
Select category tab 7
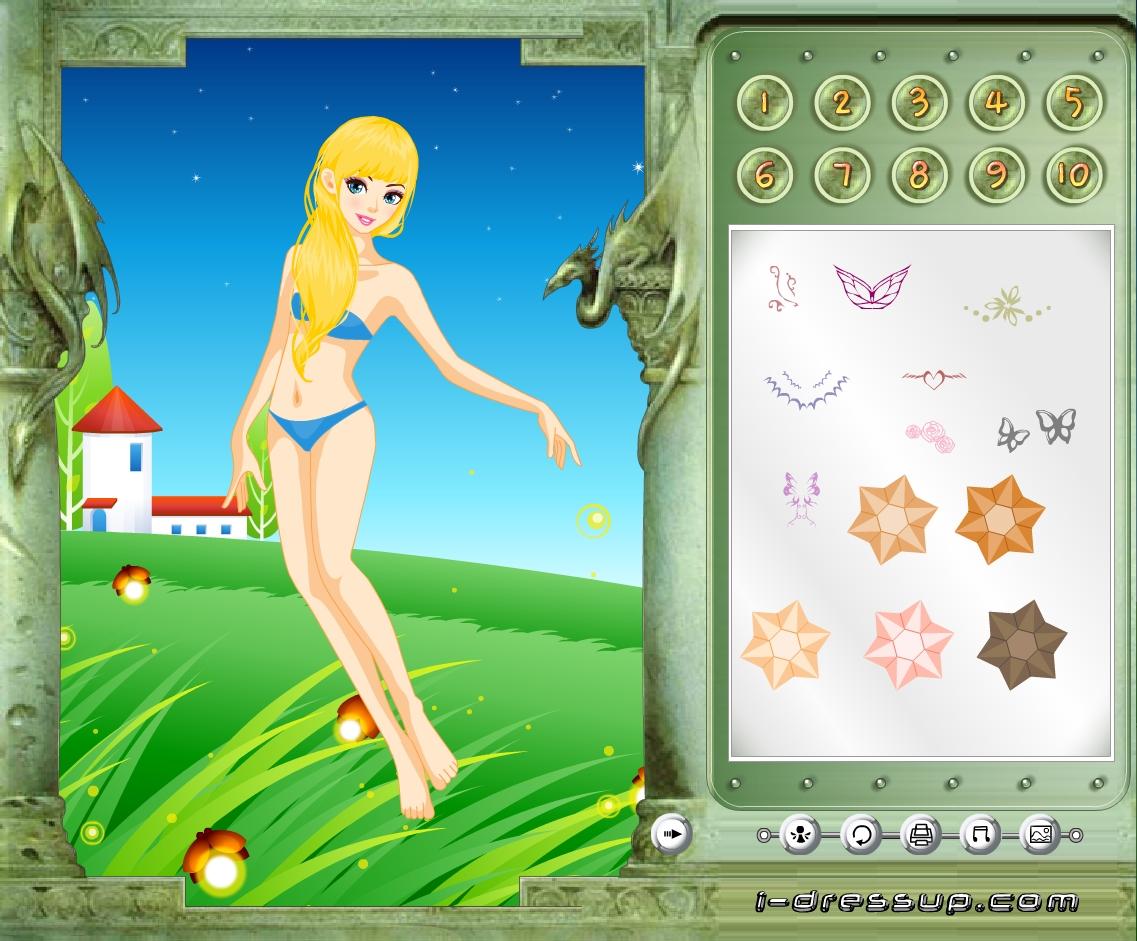842,176
